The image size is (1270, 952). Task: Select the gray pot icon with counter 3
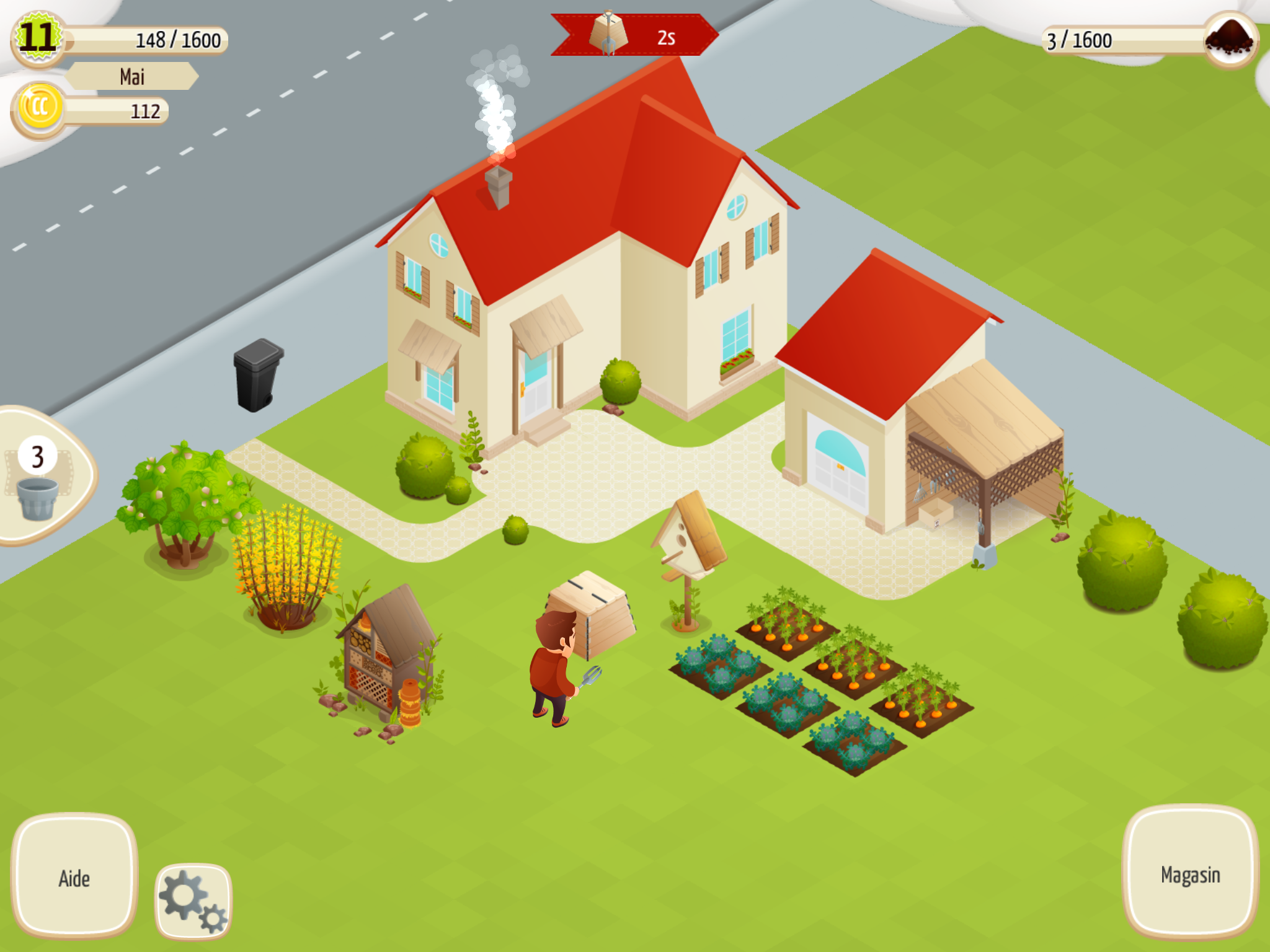pos(38,490)
